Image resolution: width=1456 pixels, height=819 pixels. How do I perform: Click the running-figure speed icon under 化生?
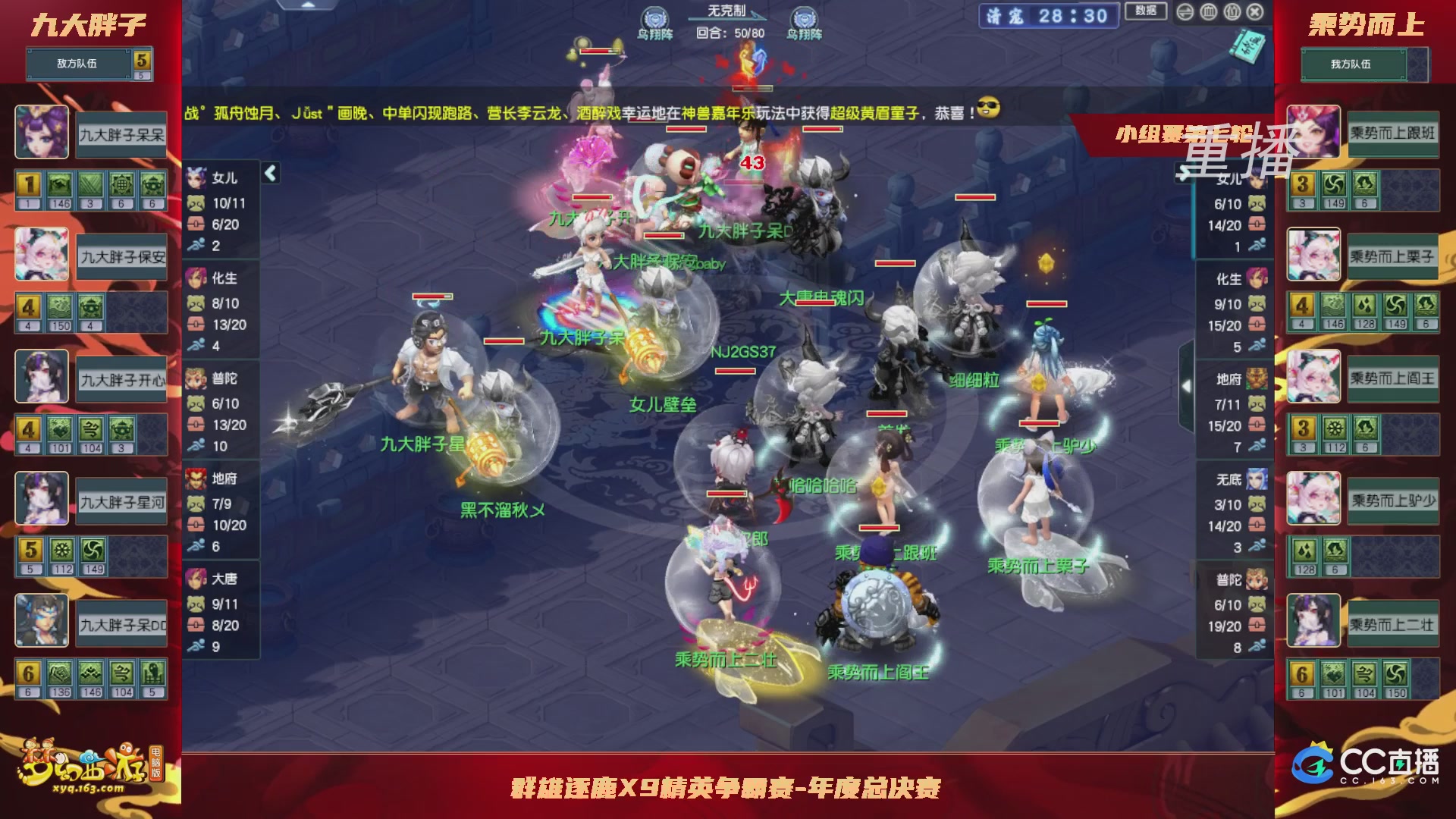(196, 347)
